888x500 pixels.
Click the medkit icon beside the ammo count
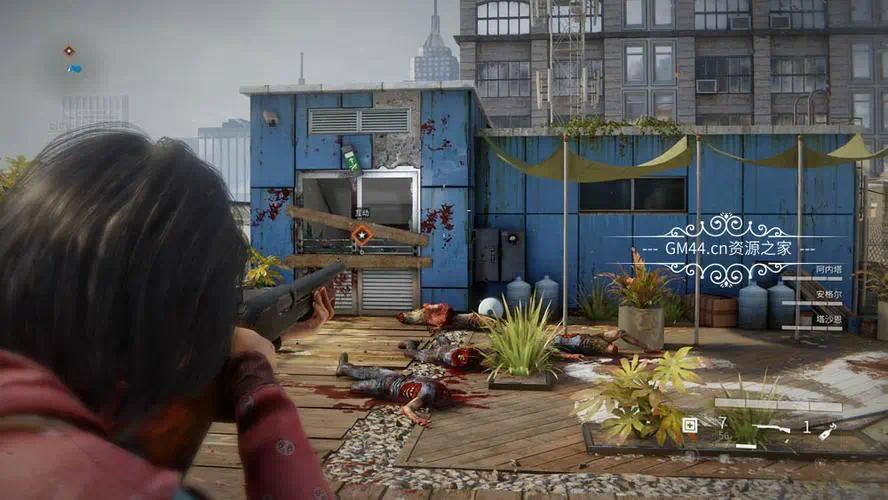(689, 425)
